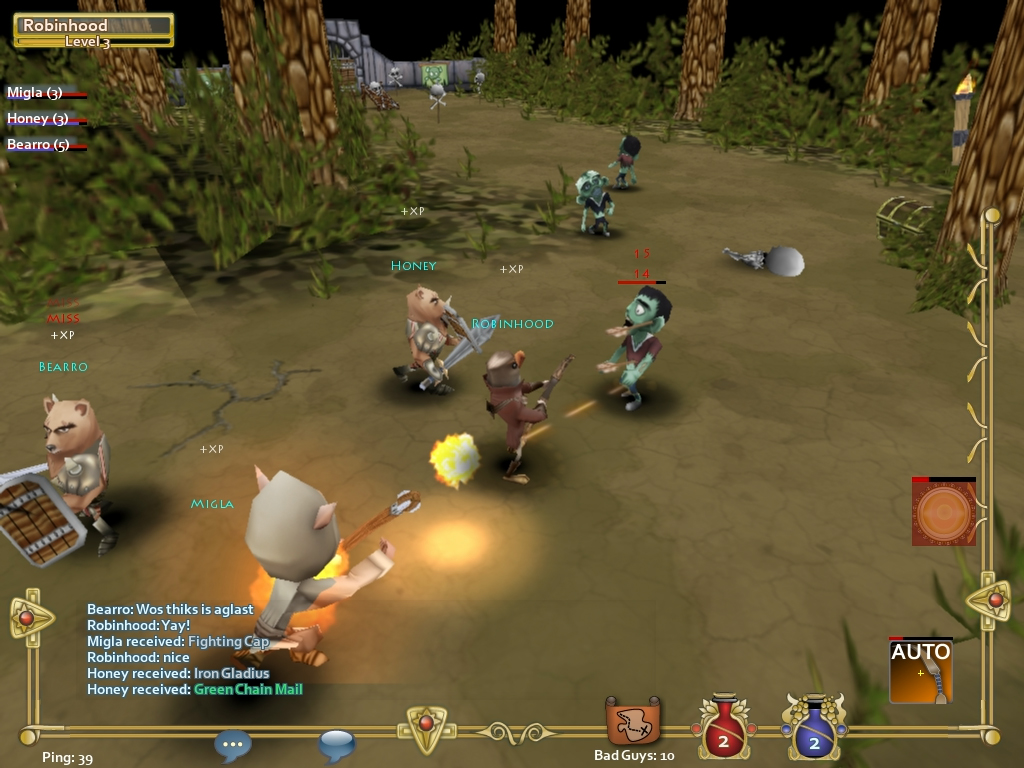
Task: Open the center red gem menu button
Action: [426, 728]
